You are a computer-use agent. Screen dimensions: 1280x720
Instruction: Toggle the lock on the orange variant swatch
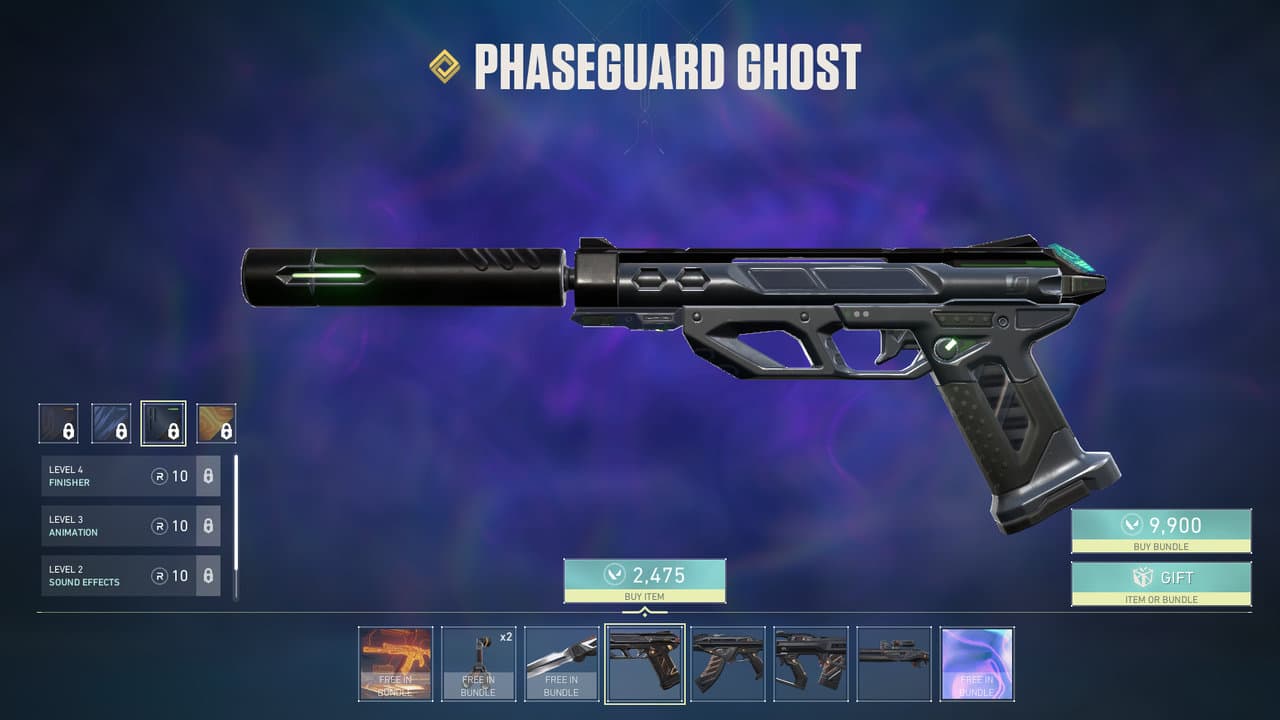pyautogui.click(x=227, y=431)
